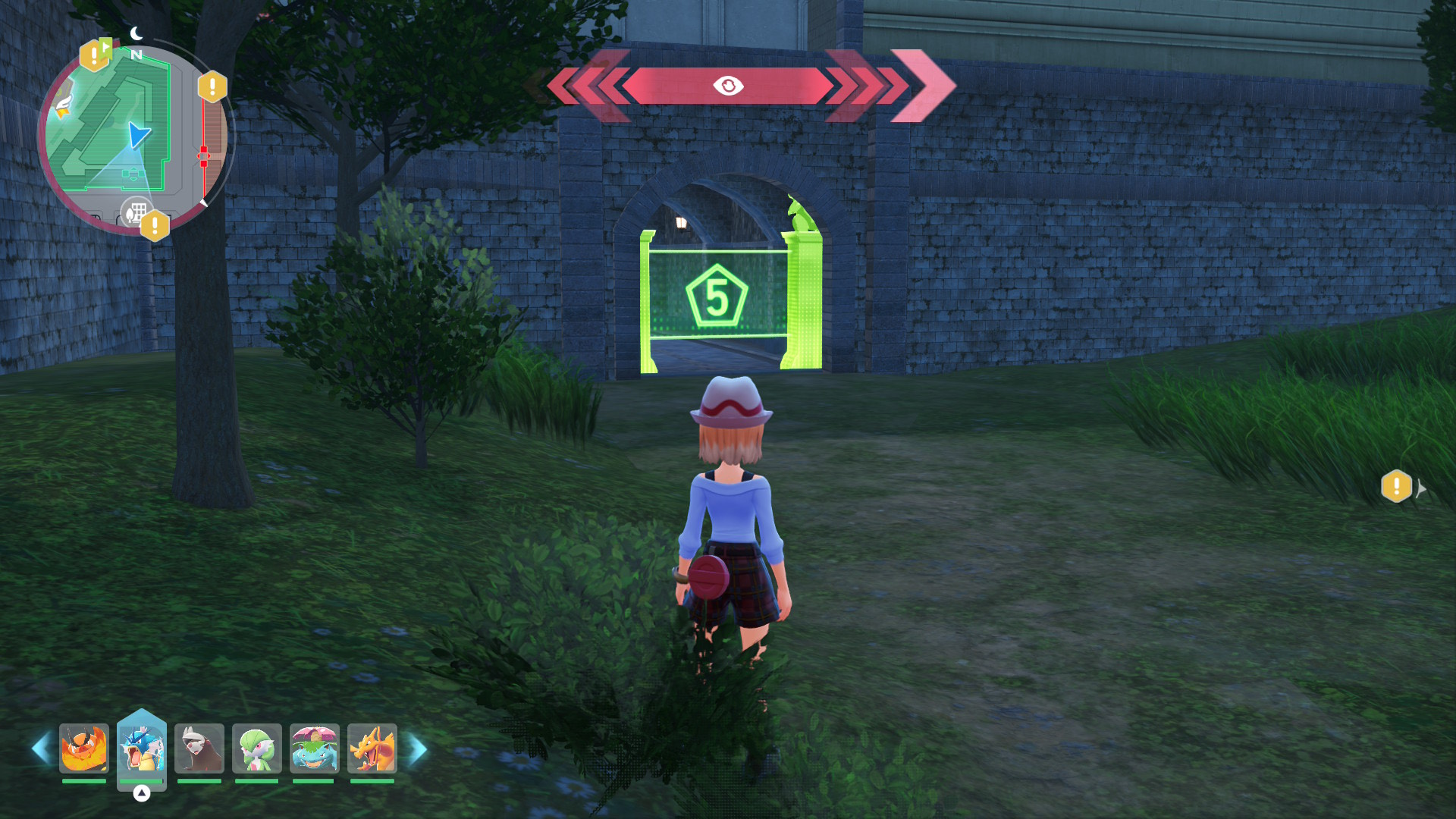Select the yellow exclamation marker at screen's right edge

point(1396,487)
